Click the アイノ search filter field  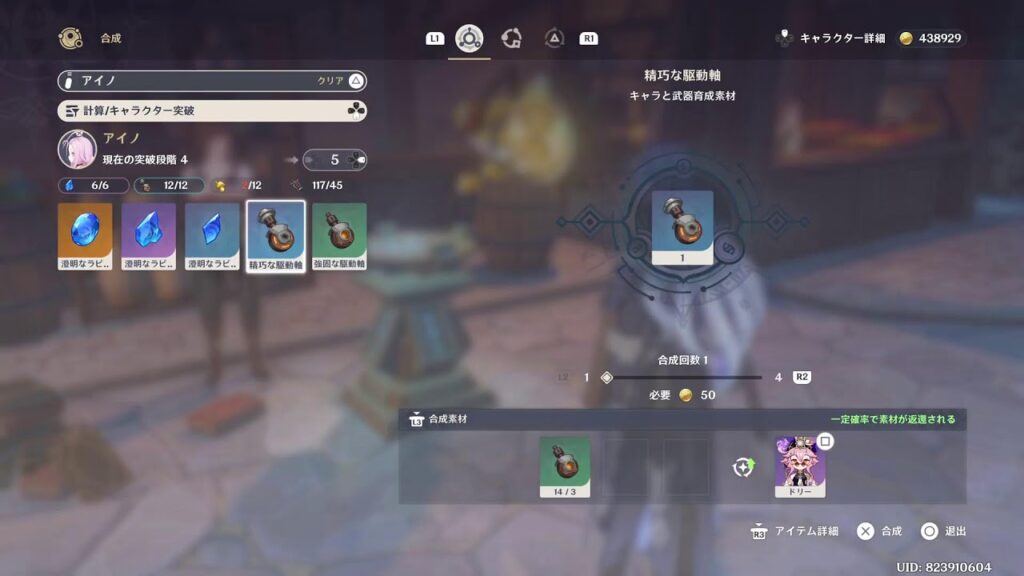tap(190, 81)
